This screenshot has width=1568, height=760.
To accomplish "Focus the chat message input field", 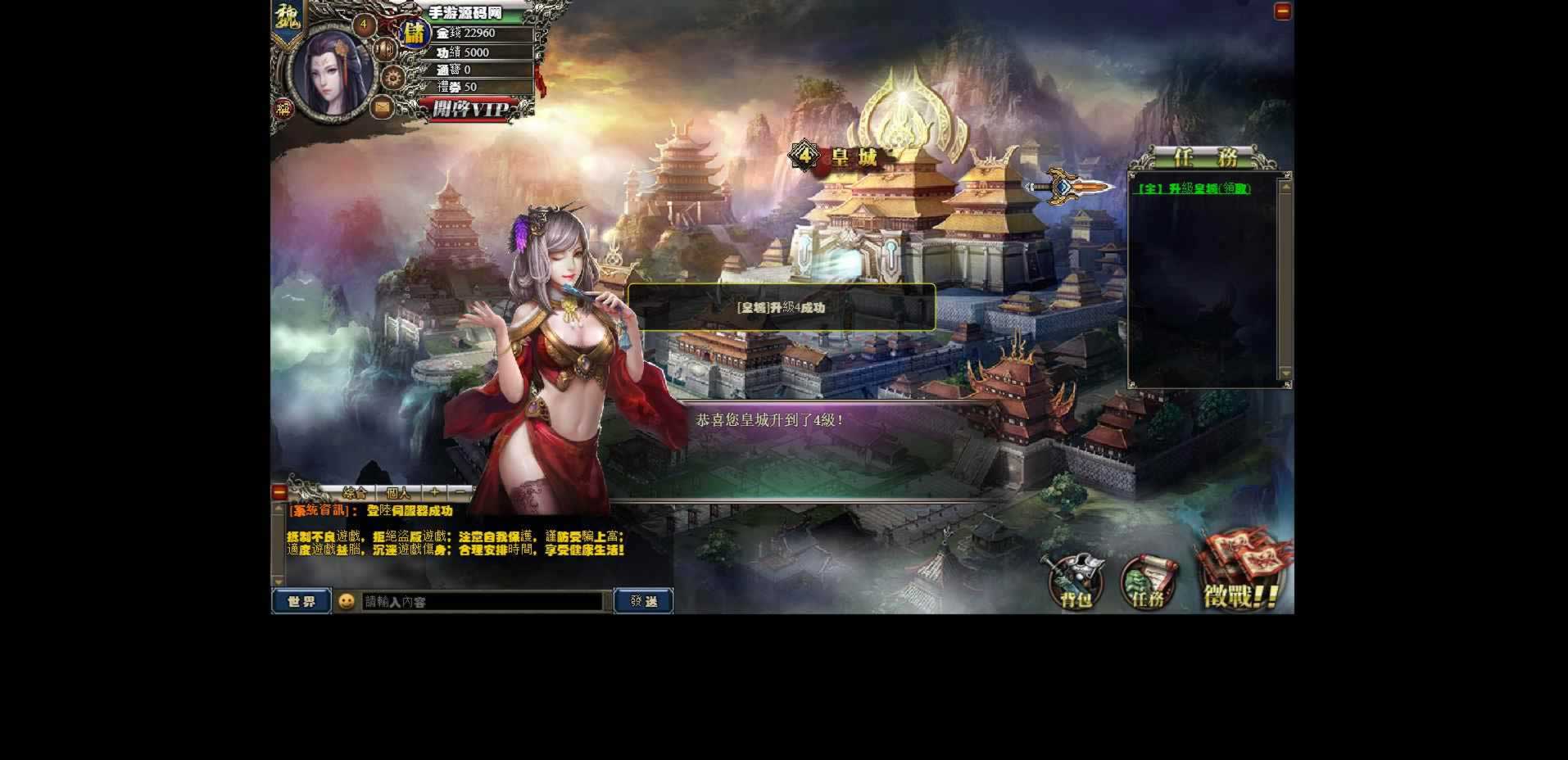I will (483, 602).
